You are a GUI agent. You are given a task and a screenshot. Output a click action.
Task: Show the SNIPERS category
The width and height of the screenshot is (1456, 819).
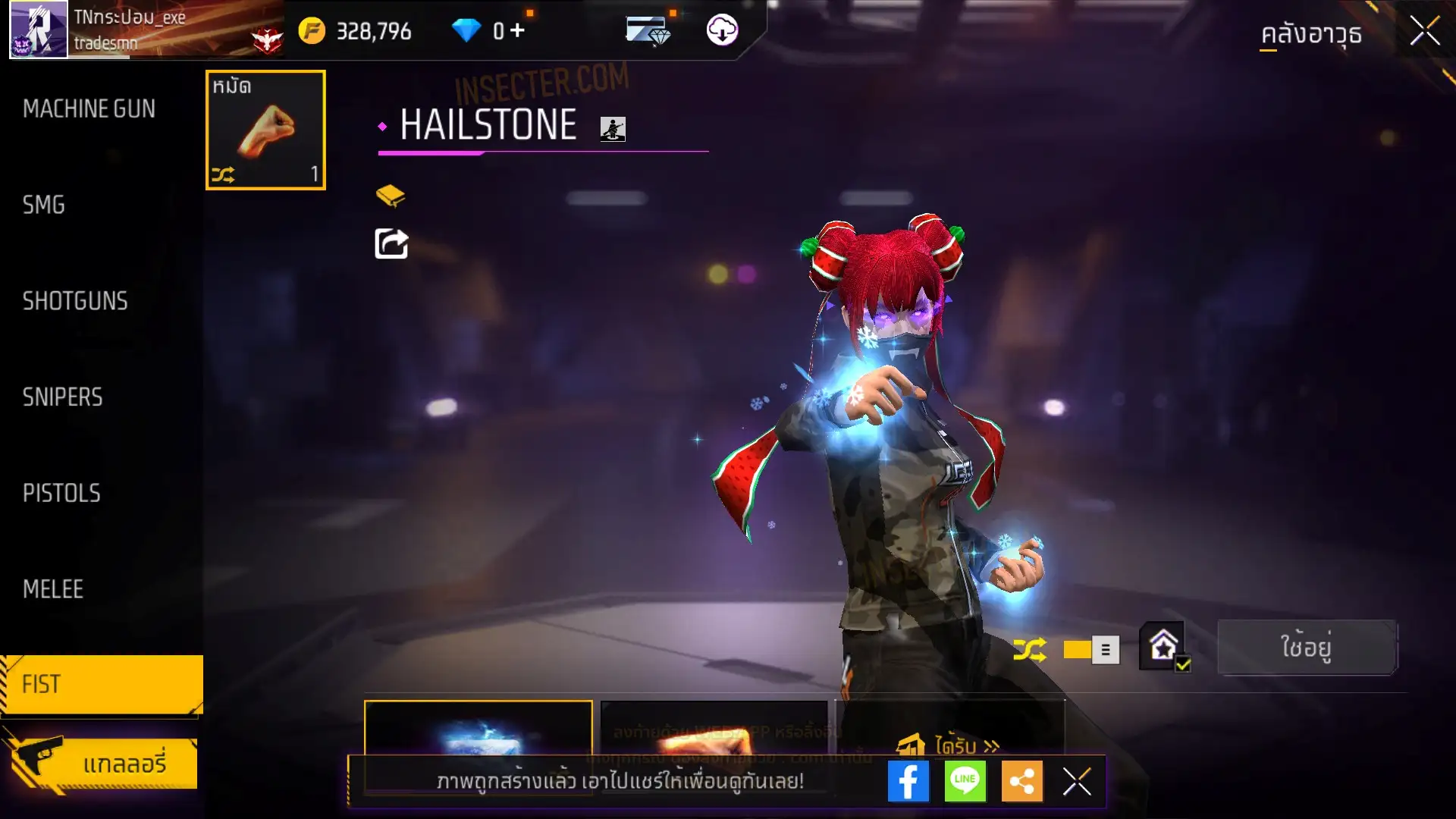(x=62, y=397)
